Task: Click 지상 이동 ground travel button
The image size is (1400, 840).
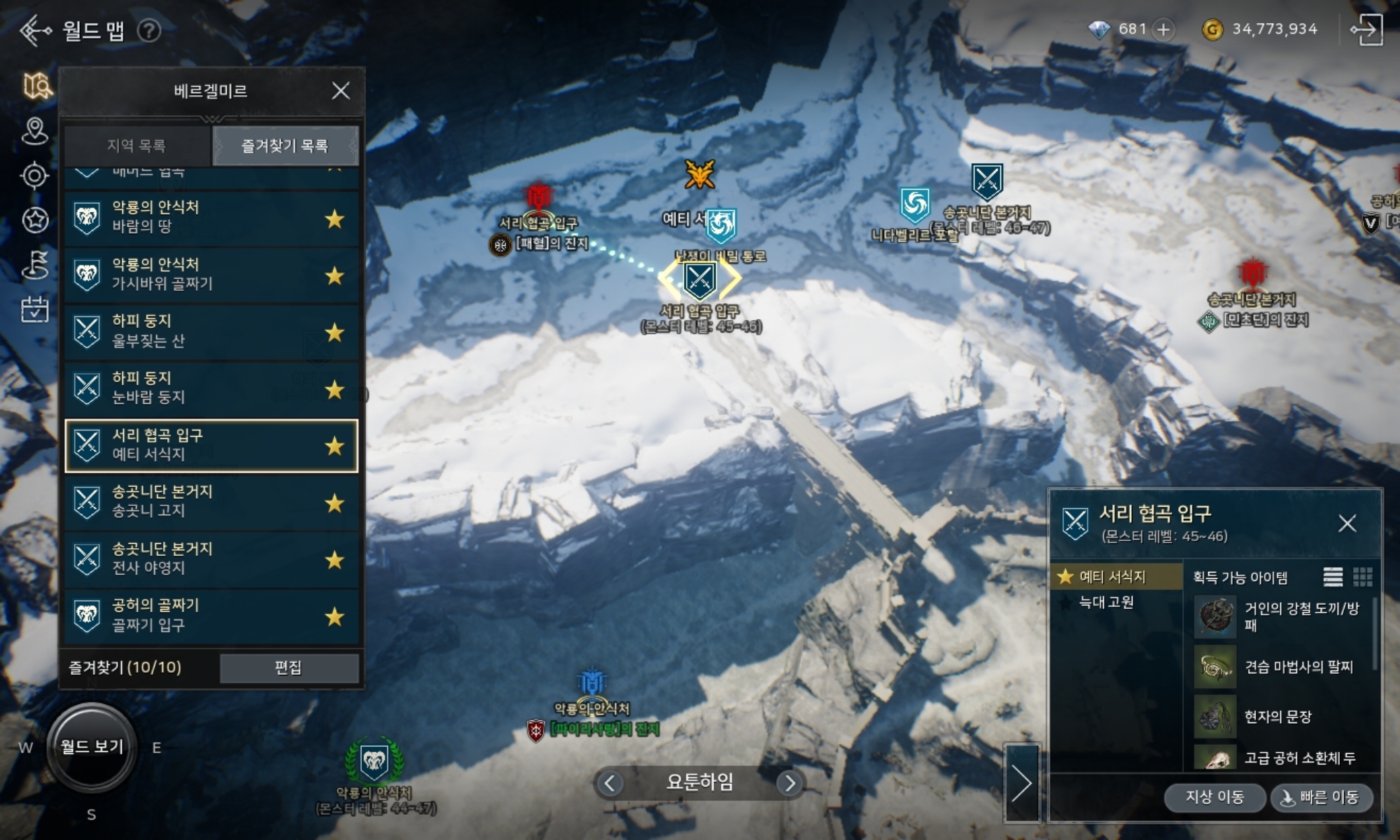Action: (x=1214, y=797)
